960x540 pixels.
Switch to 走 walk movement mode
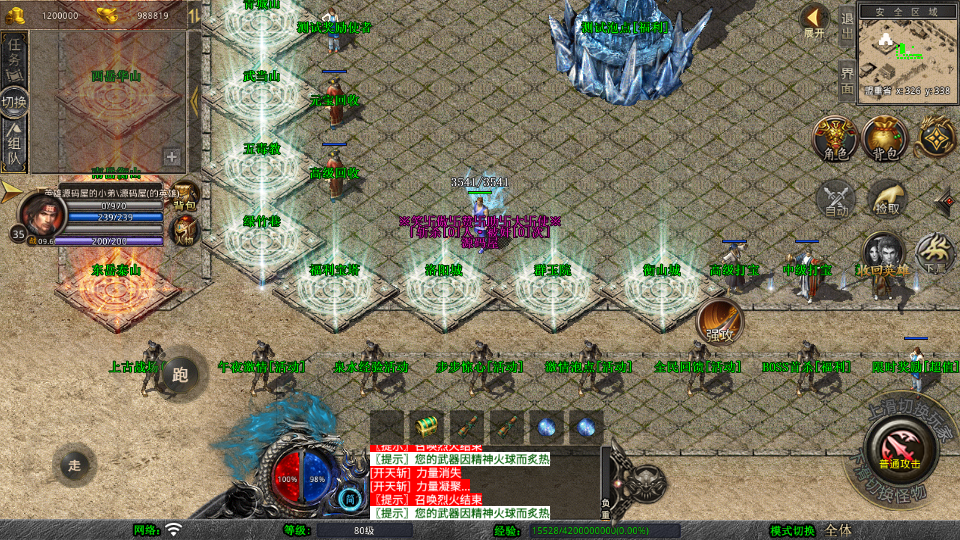(75, 465)
